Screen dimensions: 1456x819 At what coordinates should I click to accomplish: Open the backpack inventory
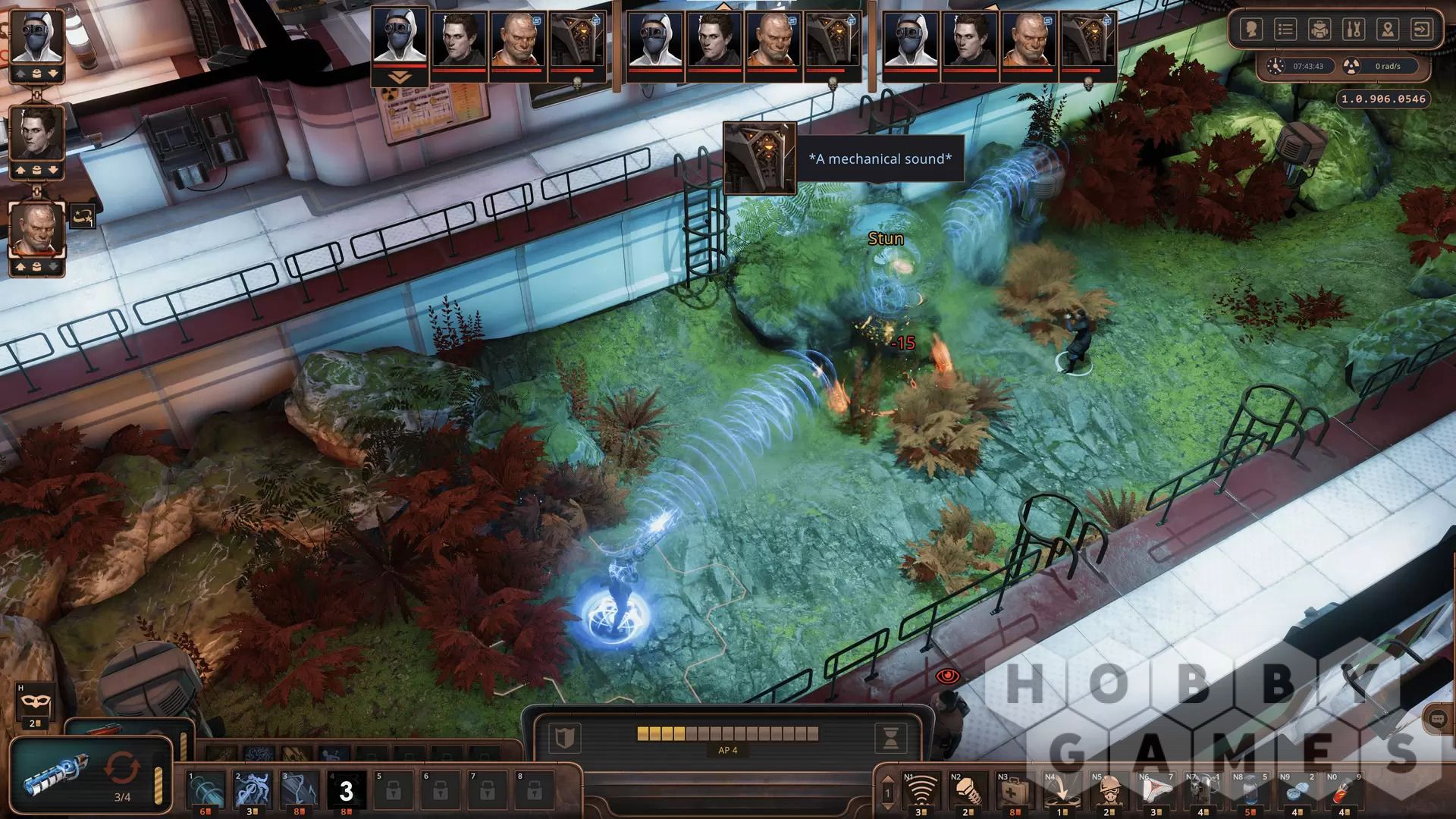click(1319, 30)
